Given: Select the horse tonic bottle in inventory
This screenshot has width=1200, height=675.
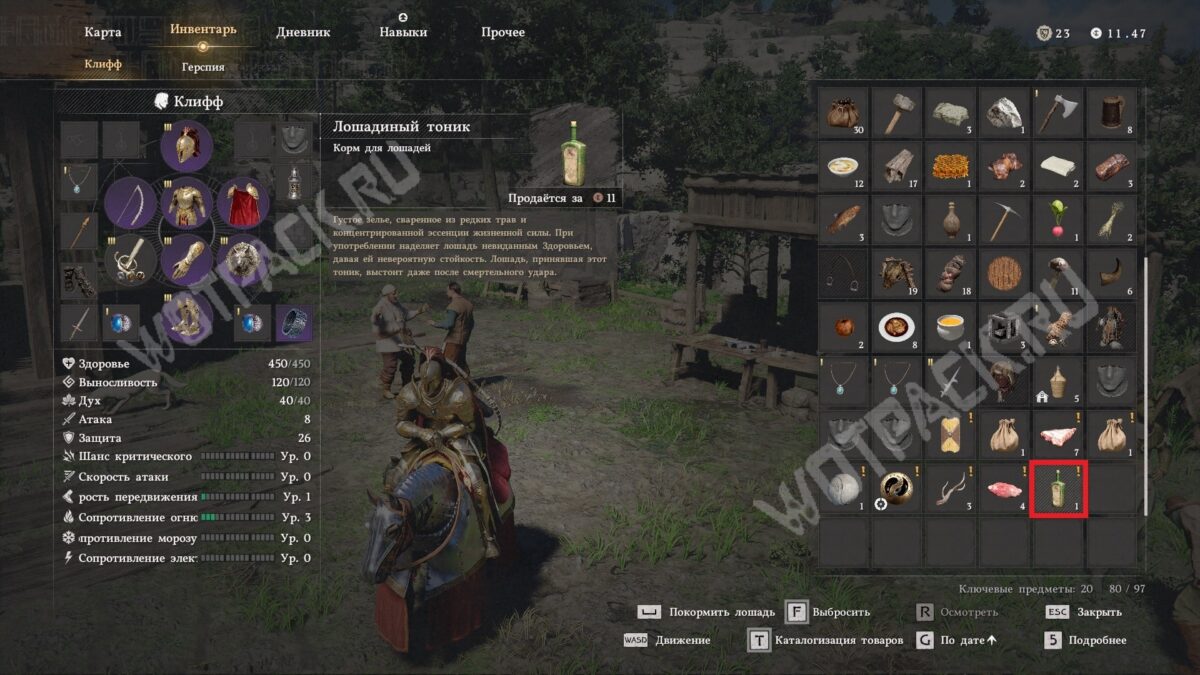Looking at the screenshot, I should click(1058, 490).
